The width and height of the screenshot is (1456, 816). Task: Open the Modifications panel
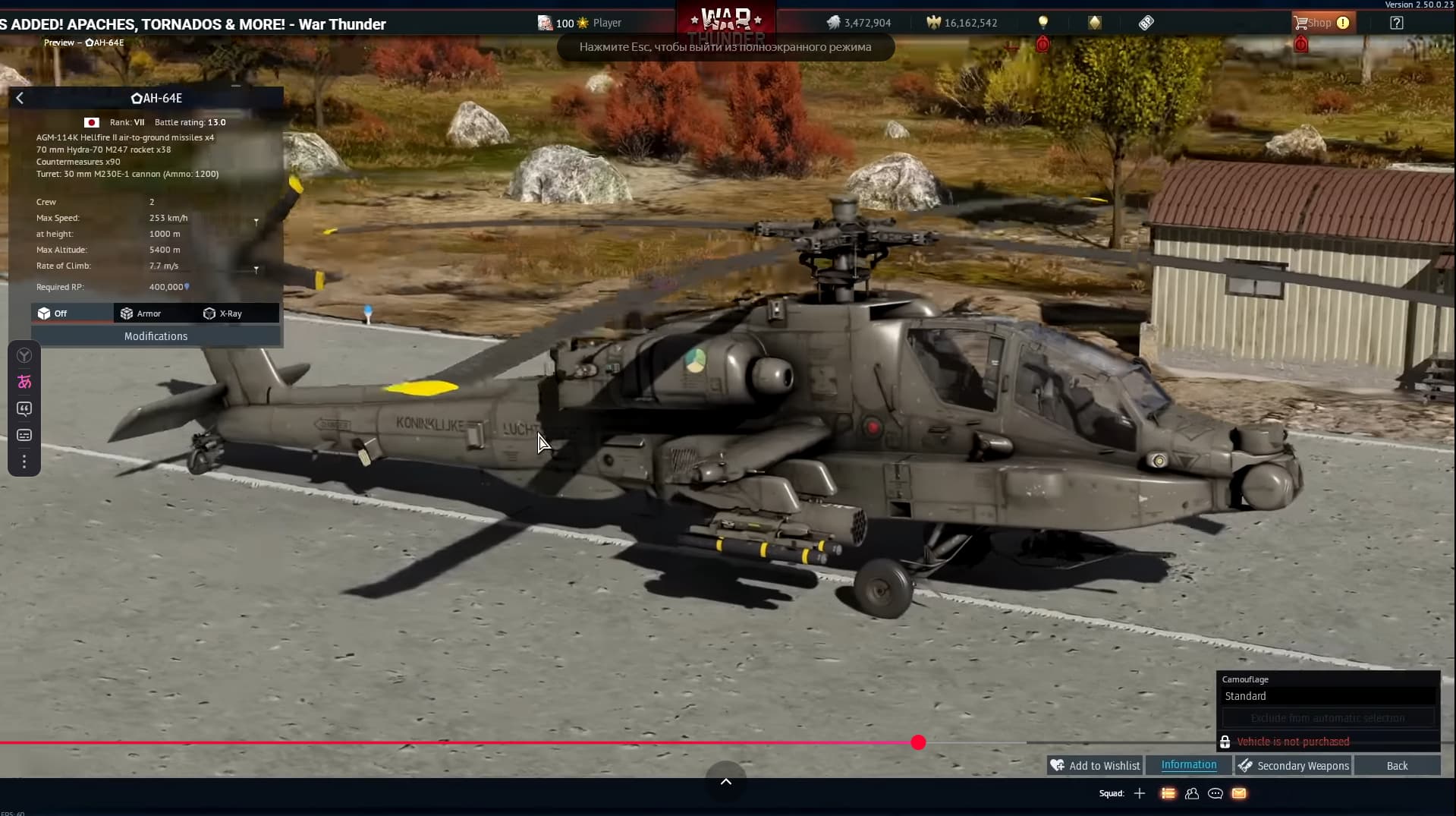pyautogui.click(x=156, y=336)
